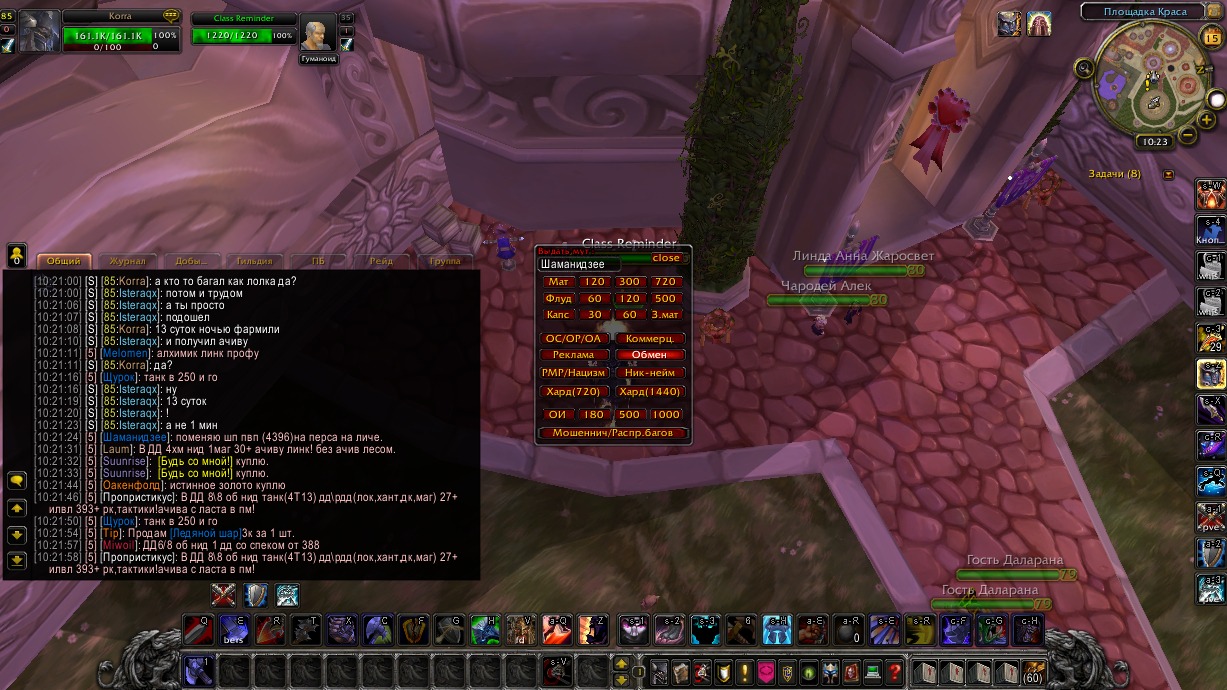Choose the Реклама mute reason
The image size is (1227, 690).
click(x=573, y=355)
